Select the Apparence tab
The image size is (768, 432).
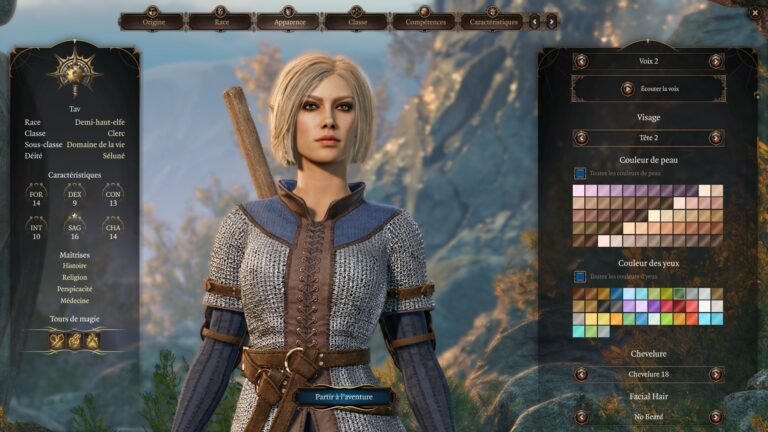[x=288, y=21]
